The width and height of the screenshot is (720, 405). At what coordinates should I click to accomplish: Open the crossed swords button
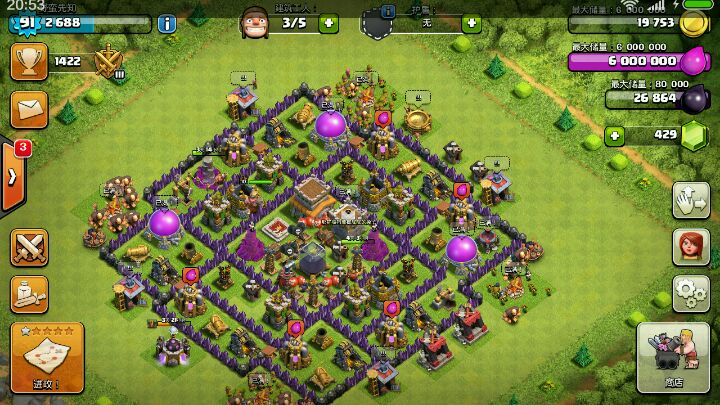coord(29,247)
